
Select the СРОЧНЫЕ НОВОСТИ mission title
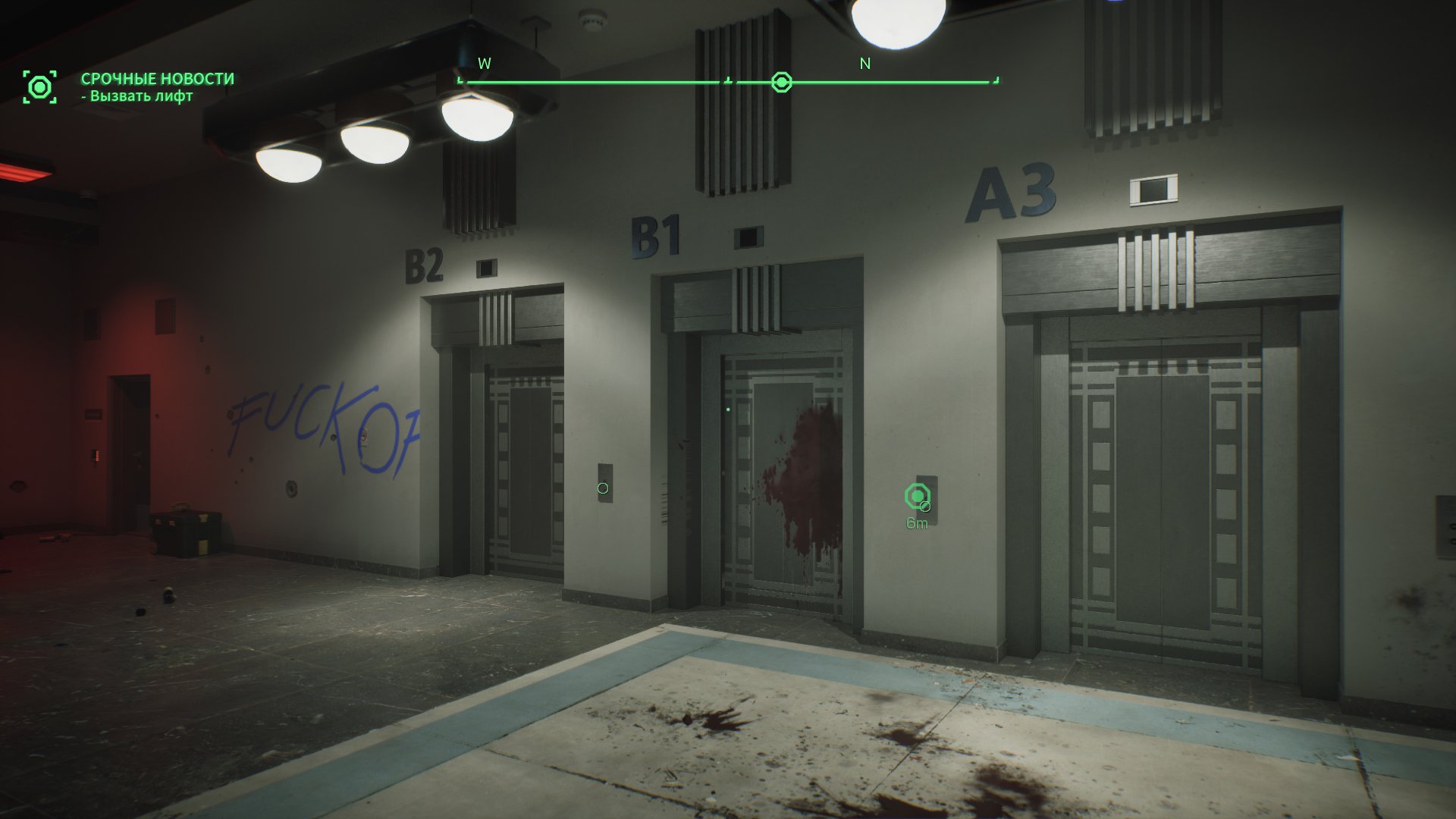158,79
